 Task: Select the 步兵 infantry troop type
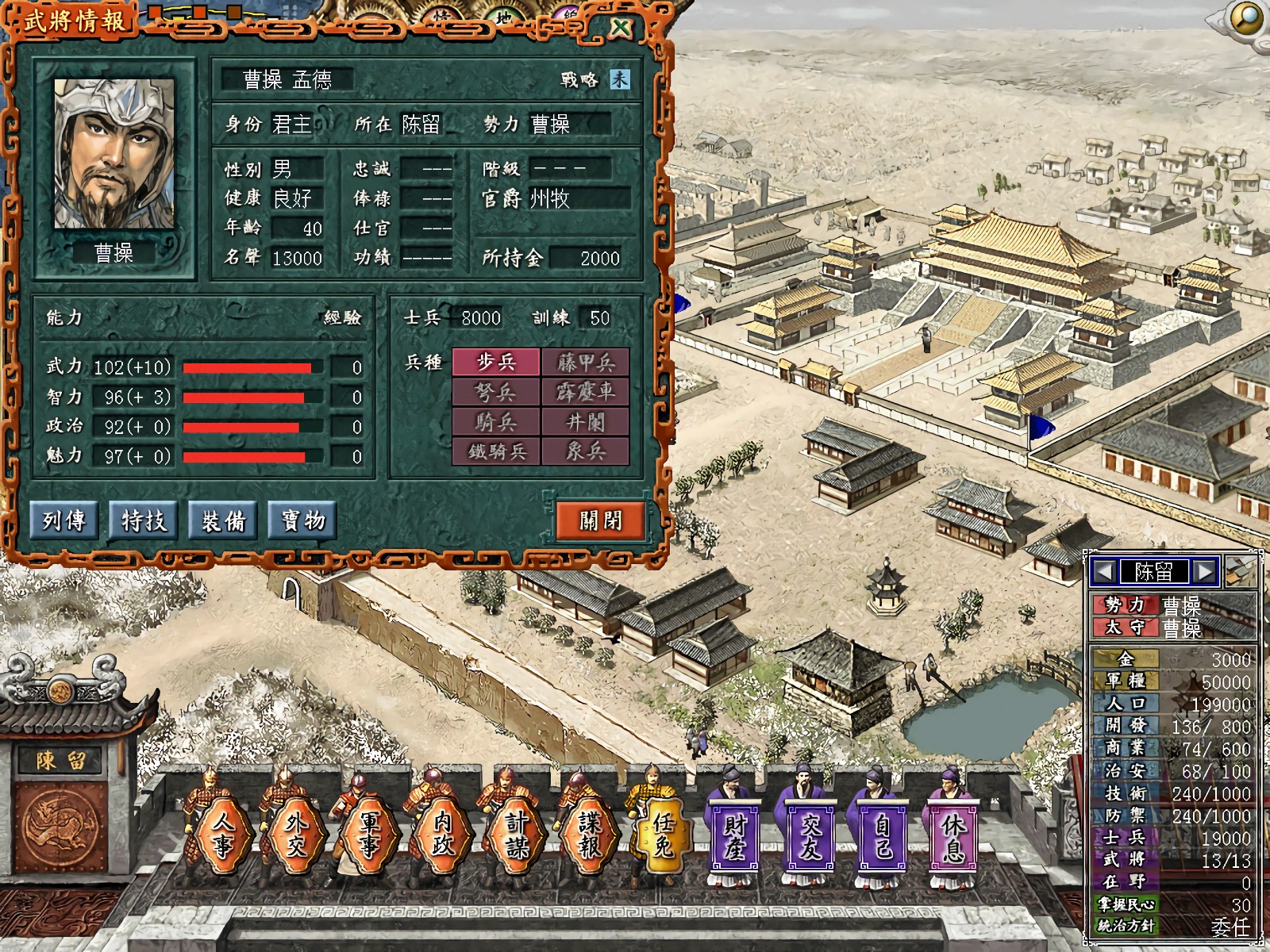[496, 363]
